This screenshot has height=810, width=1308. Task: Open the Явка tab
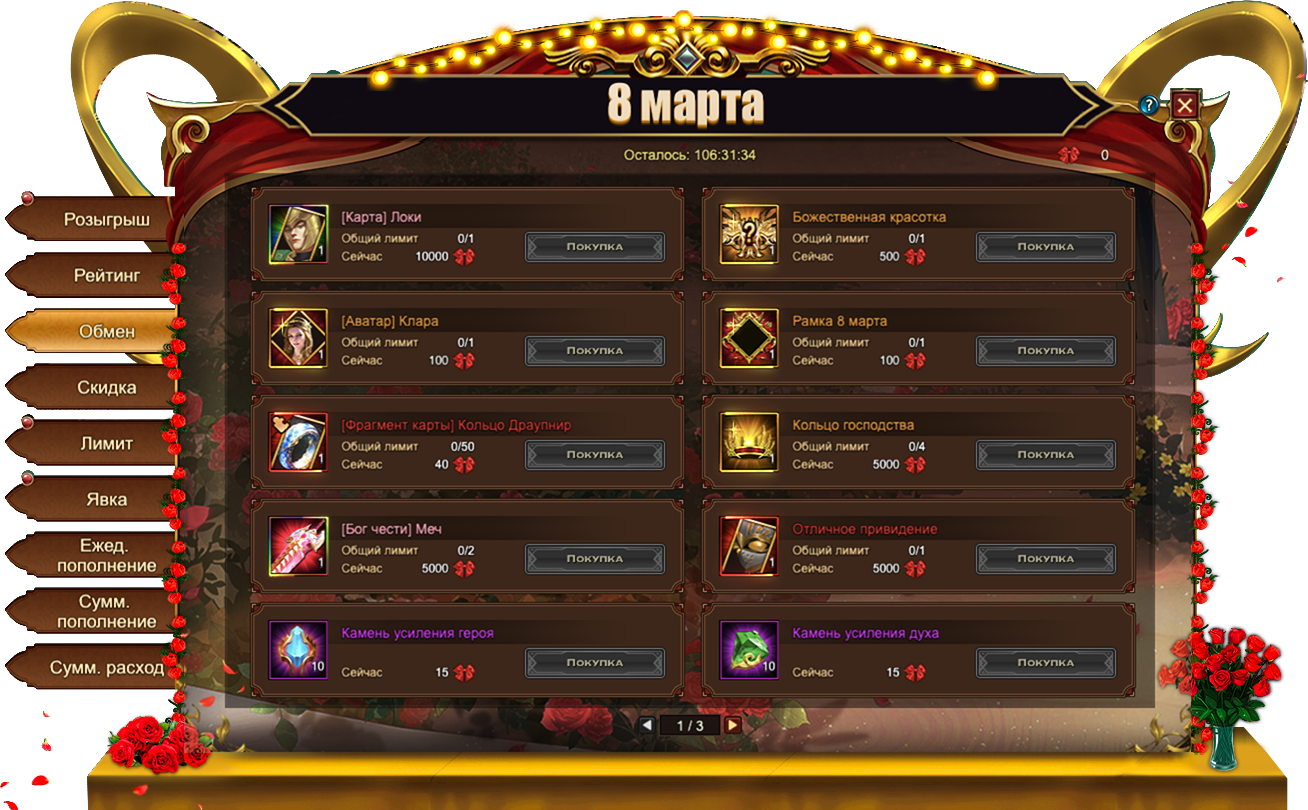(x=106, y=499)
